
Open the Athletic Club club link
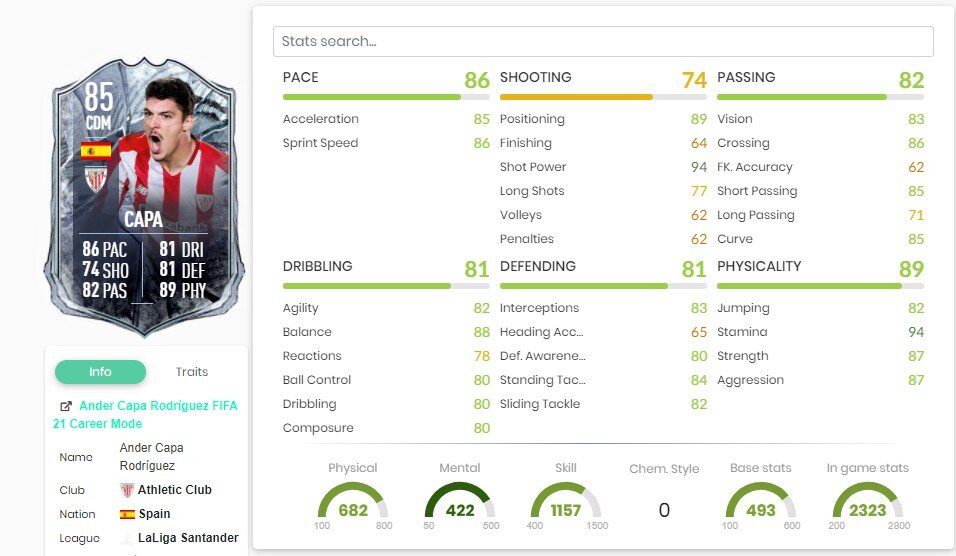[174, 490]
